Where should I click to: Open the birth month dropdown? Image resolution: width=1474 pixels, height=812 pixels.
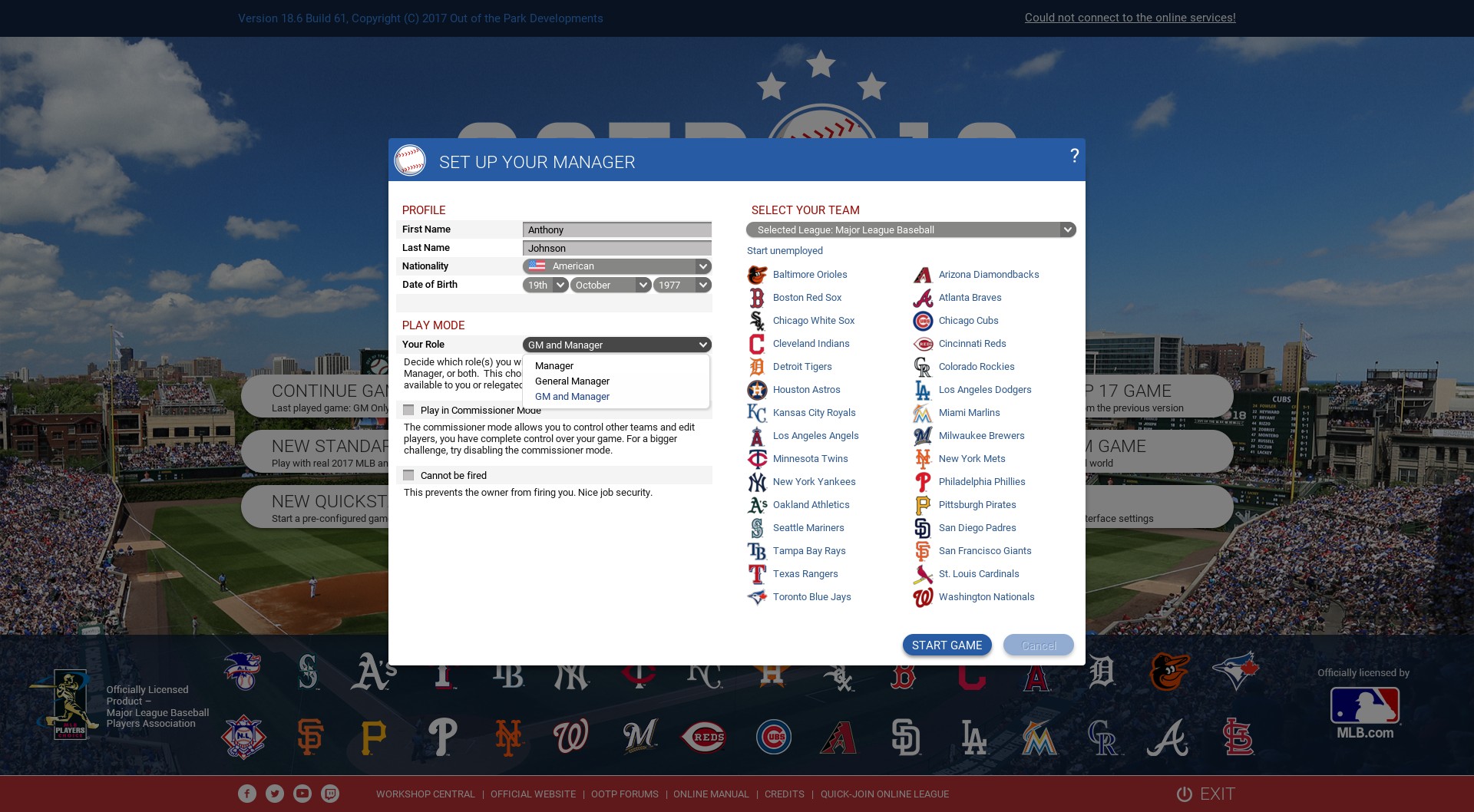[611, 286]
